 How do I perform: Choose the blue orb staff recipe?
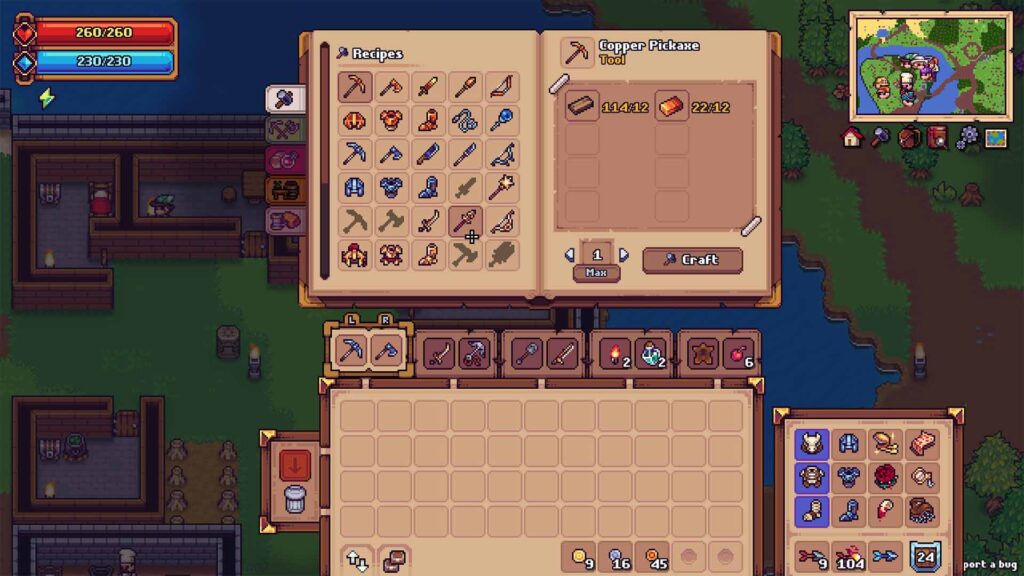[502, 121]
